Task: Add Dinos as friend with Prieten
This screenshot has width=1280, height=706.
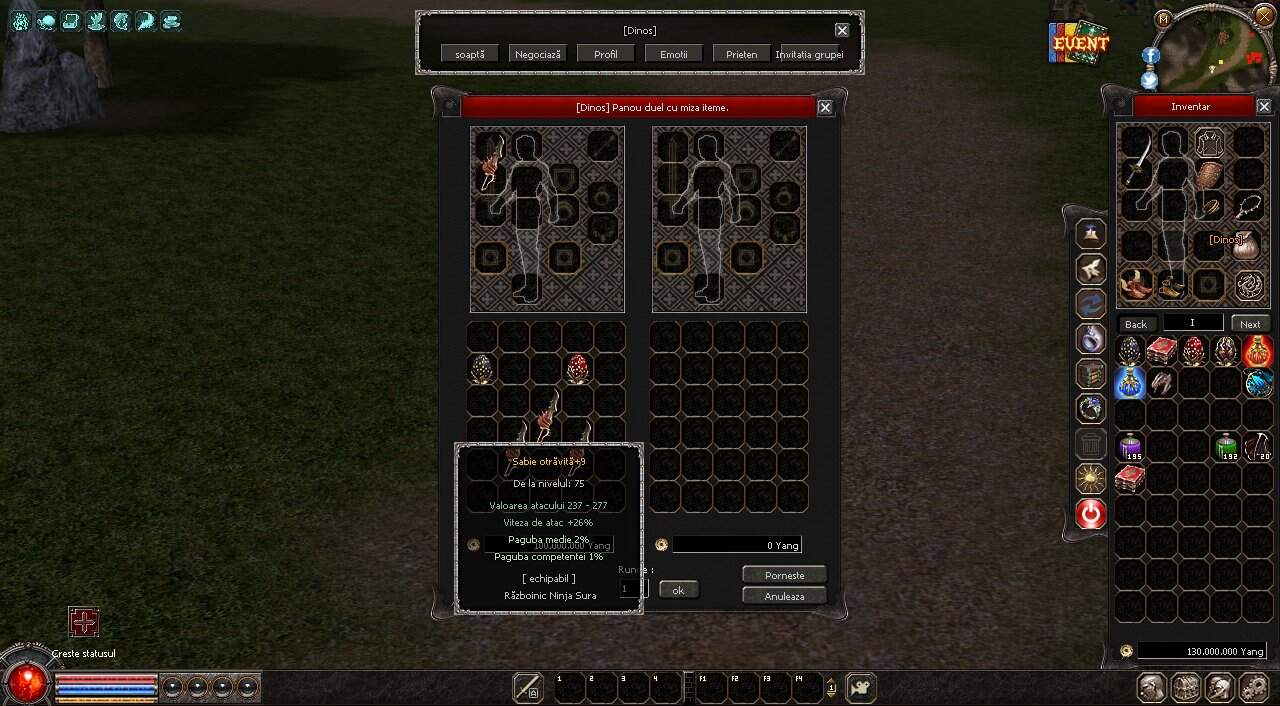Action: click(x=742, y=54)
